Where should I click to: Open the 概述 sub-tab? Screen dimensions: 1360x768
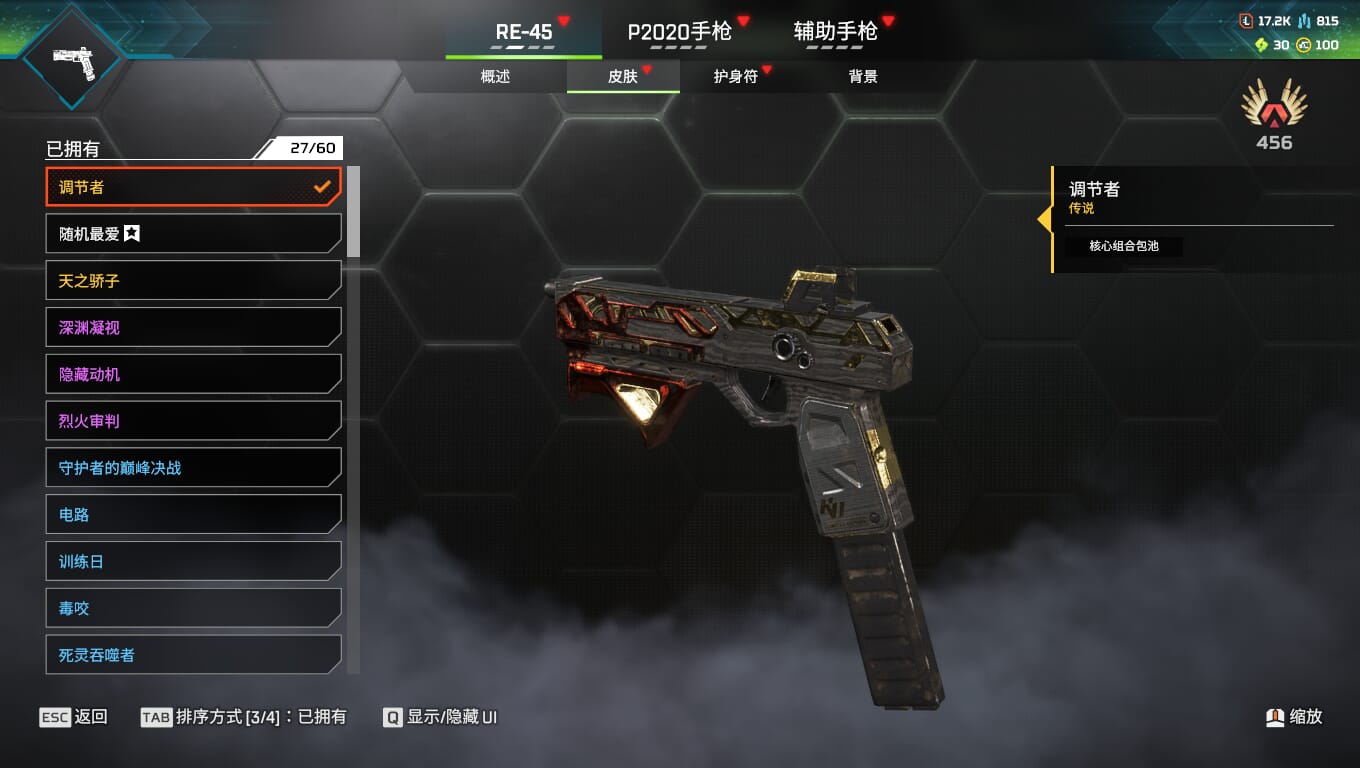(495, 77)
